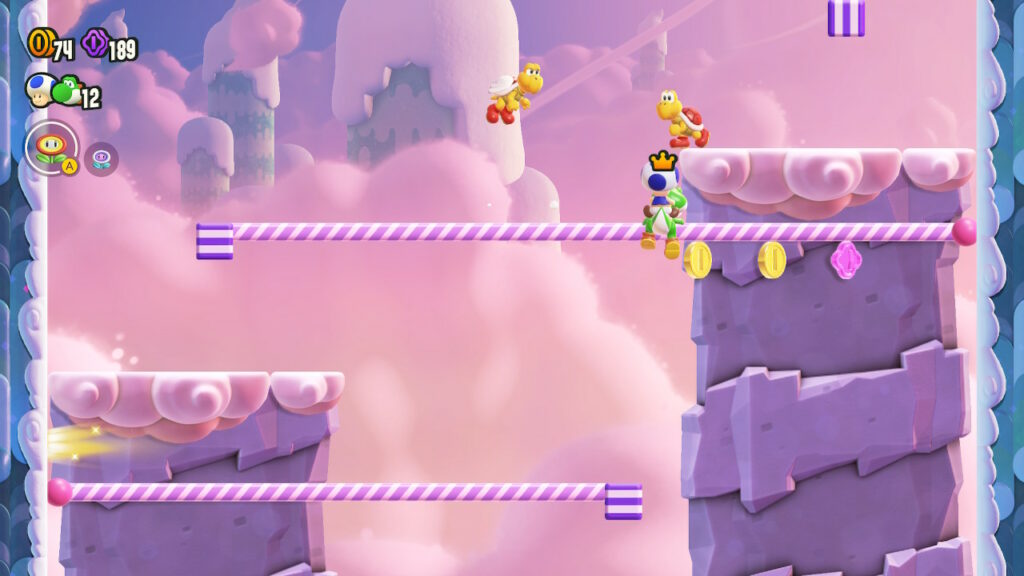Click the small purple flower badge icon
1024x576 pixels.
click(x=101, y=157)
